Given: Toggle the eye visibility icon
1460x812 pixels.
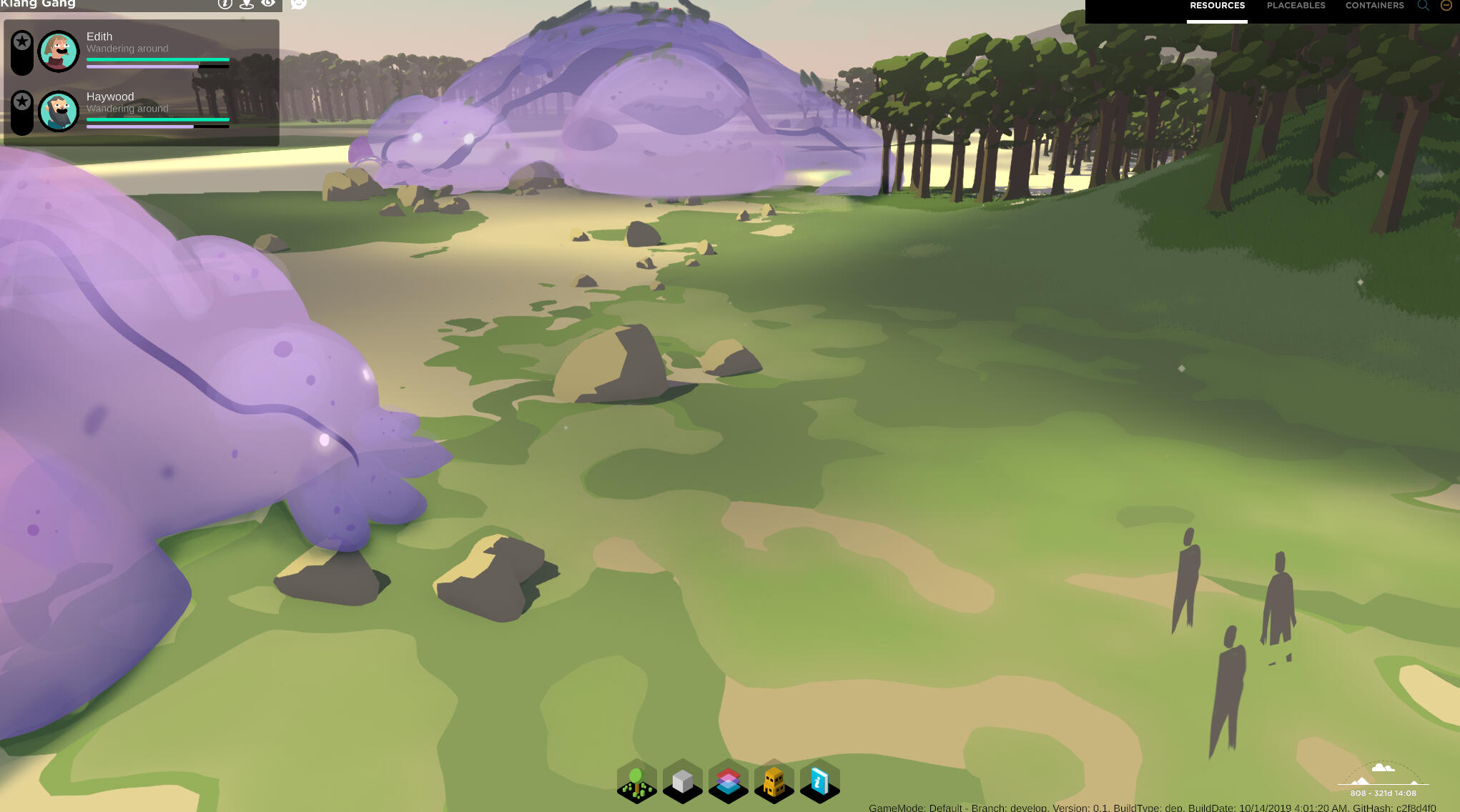Looking at the screenshot, I should click(x=268, y=4).
